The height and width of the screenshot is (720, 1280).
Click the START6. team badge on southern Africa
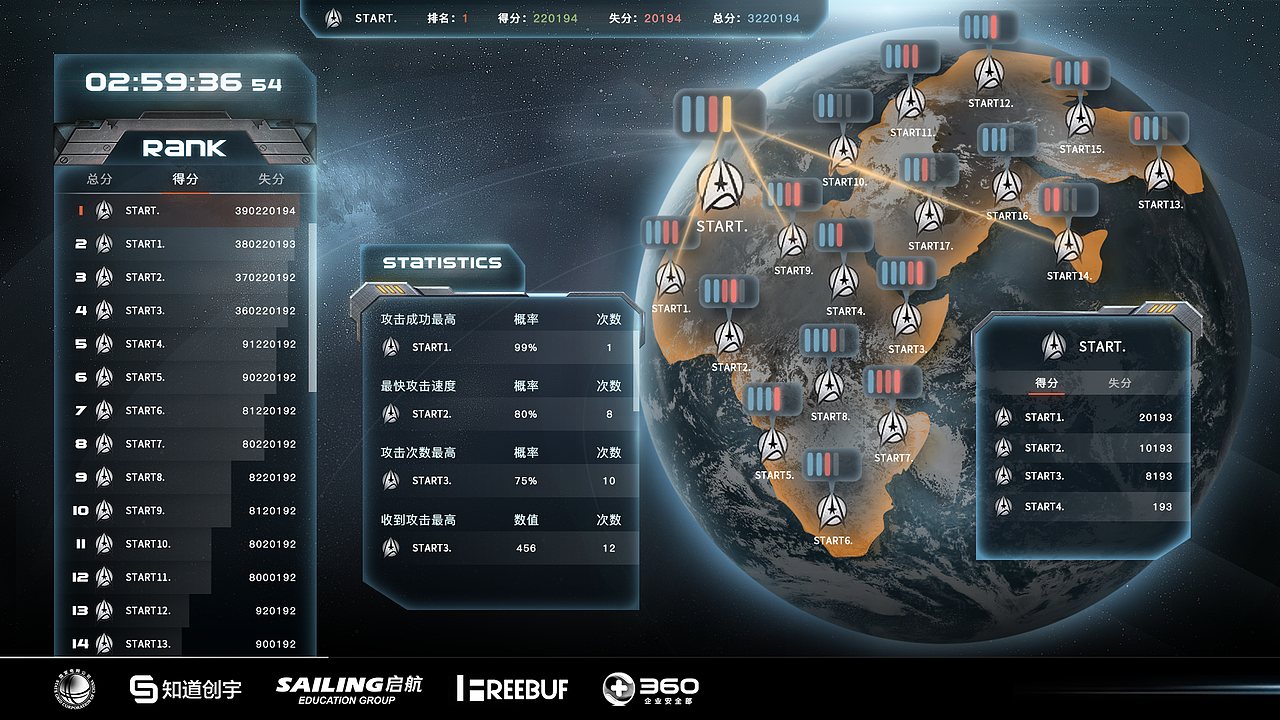[x=833, y=512]
